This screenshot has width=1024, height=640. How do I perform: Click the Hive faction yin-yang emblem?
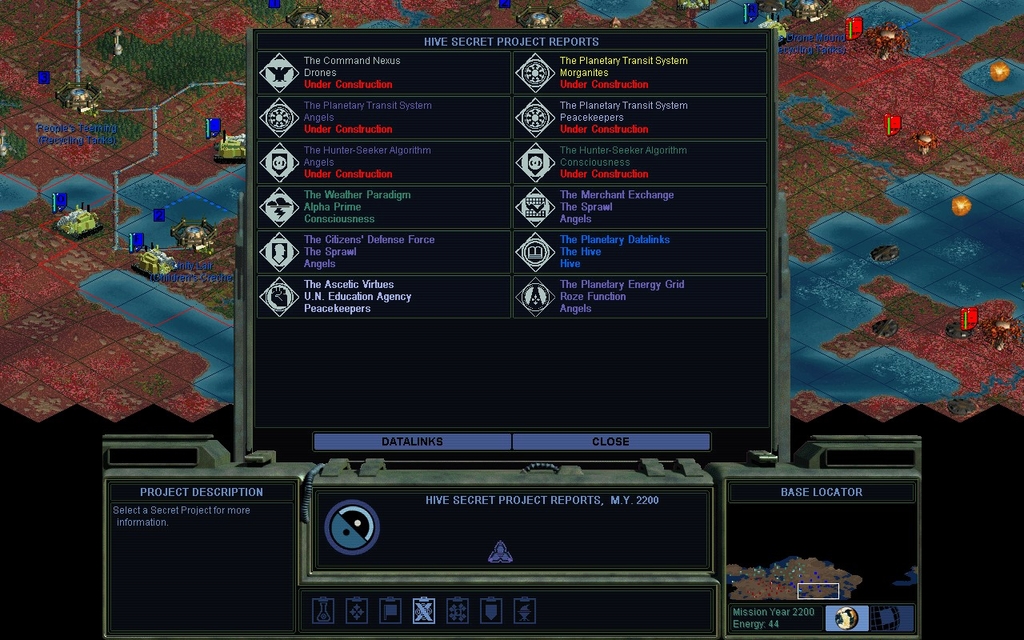point(352,527)
